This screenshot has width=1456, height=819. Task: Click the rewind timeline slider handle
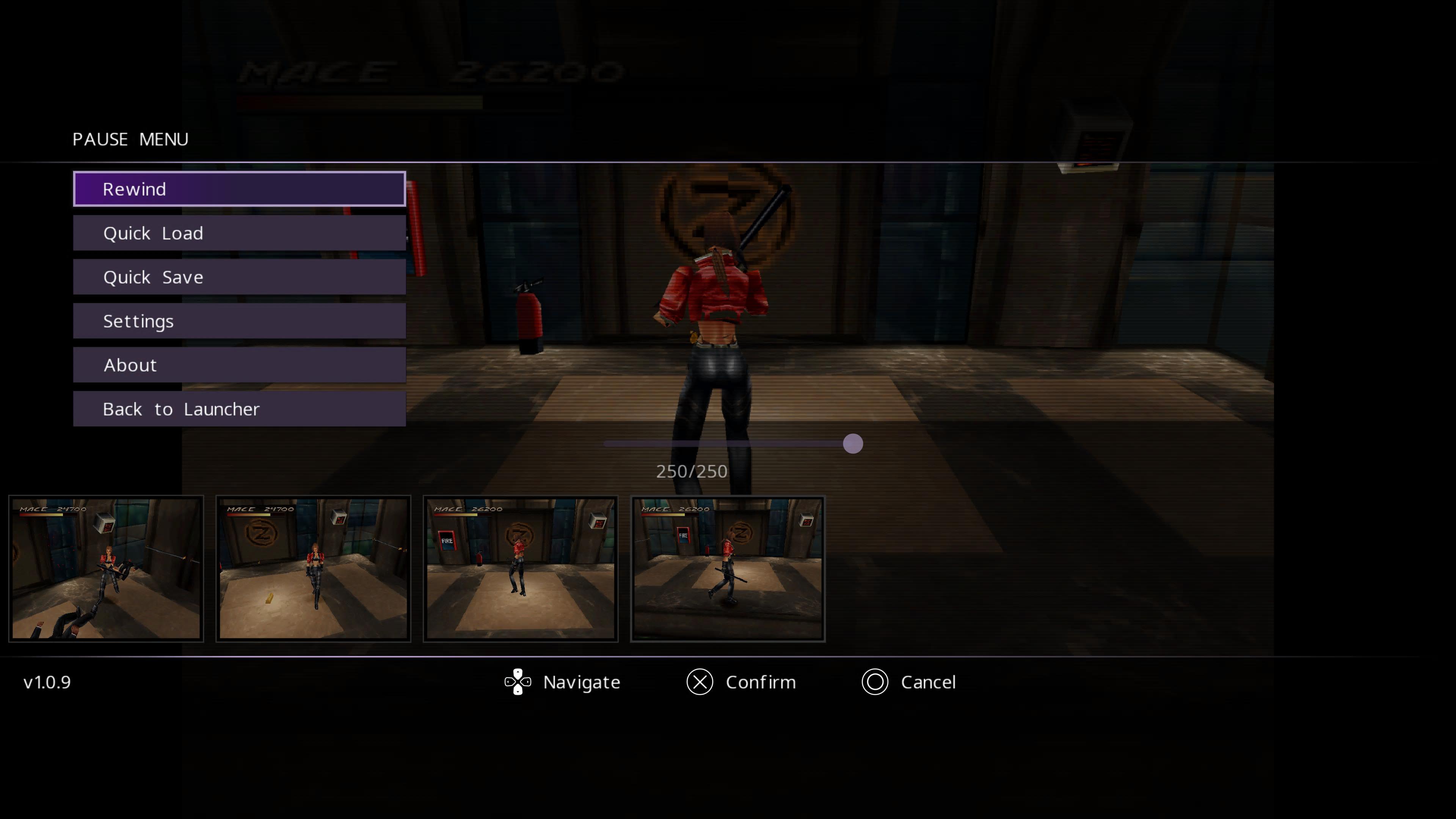[x=852, y=444]
